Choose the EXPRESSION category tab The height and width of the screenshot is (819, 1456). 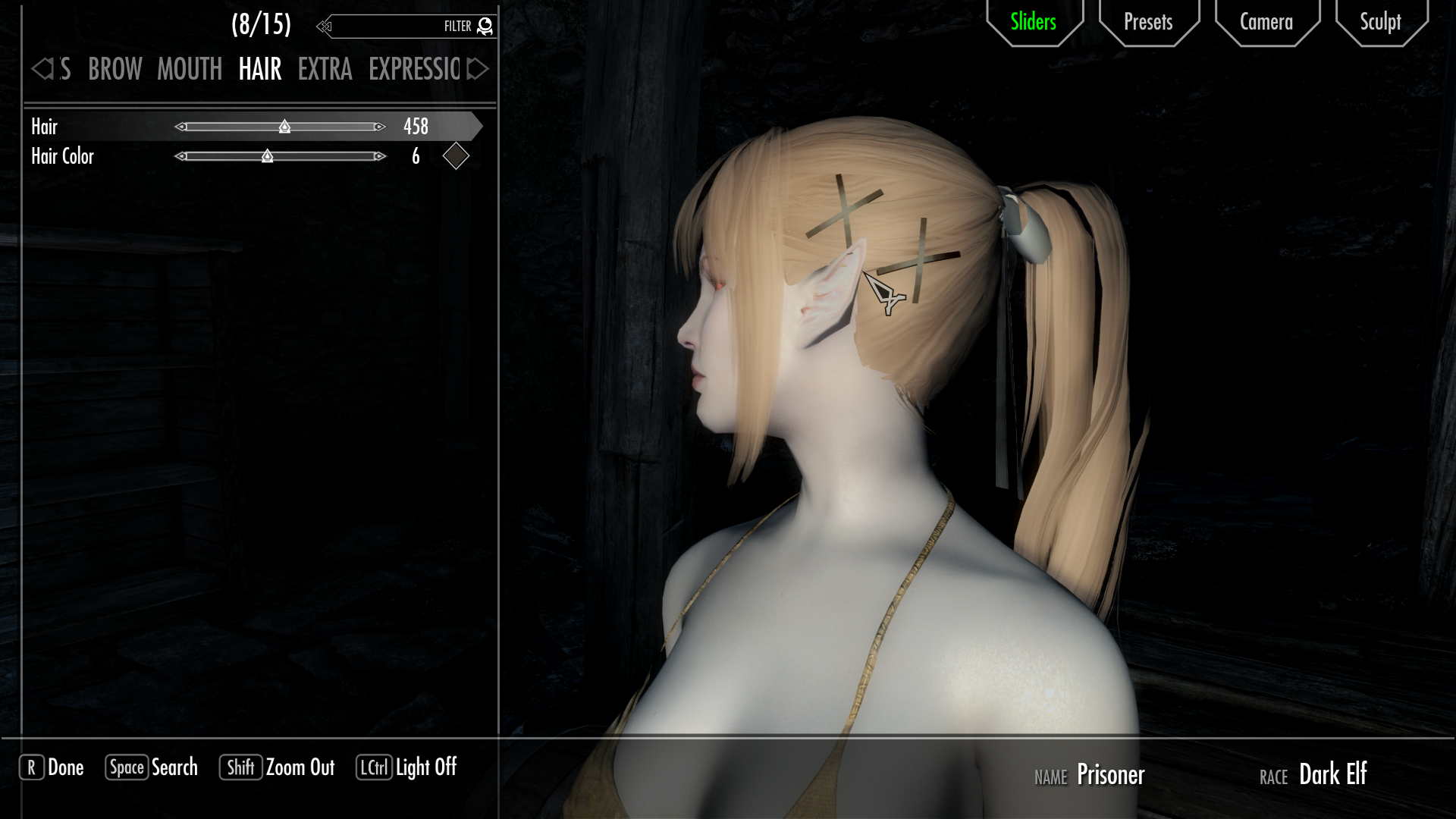pyautogui.click(x=414, y=70)
